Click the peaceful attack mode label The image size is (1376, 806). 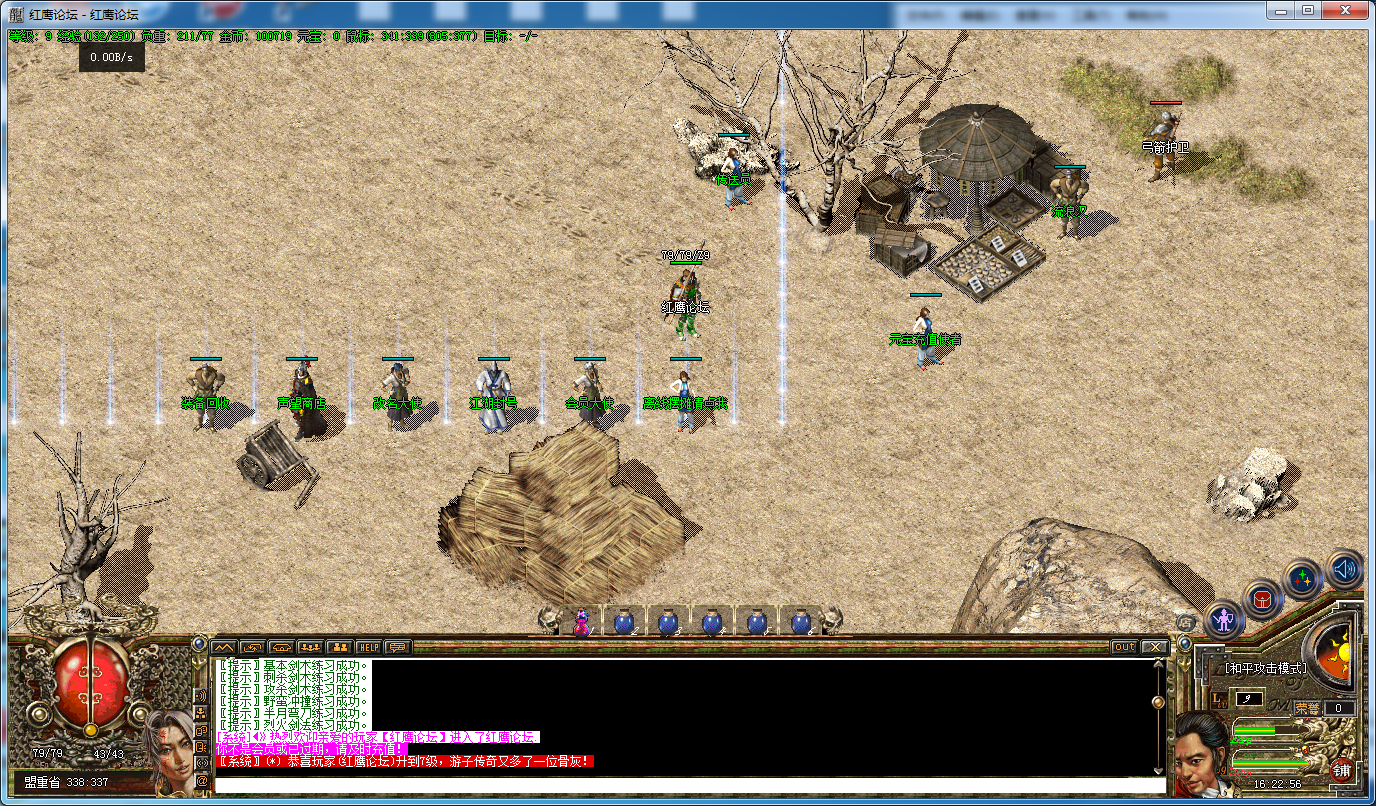pos(1266,668)
